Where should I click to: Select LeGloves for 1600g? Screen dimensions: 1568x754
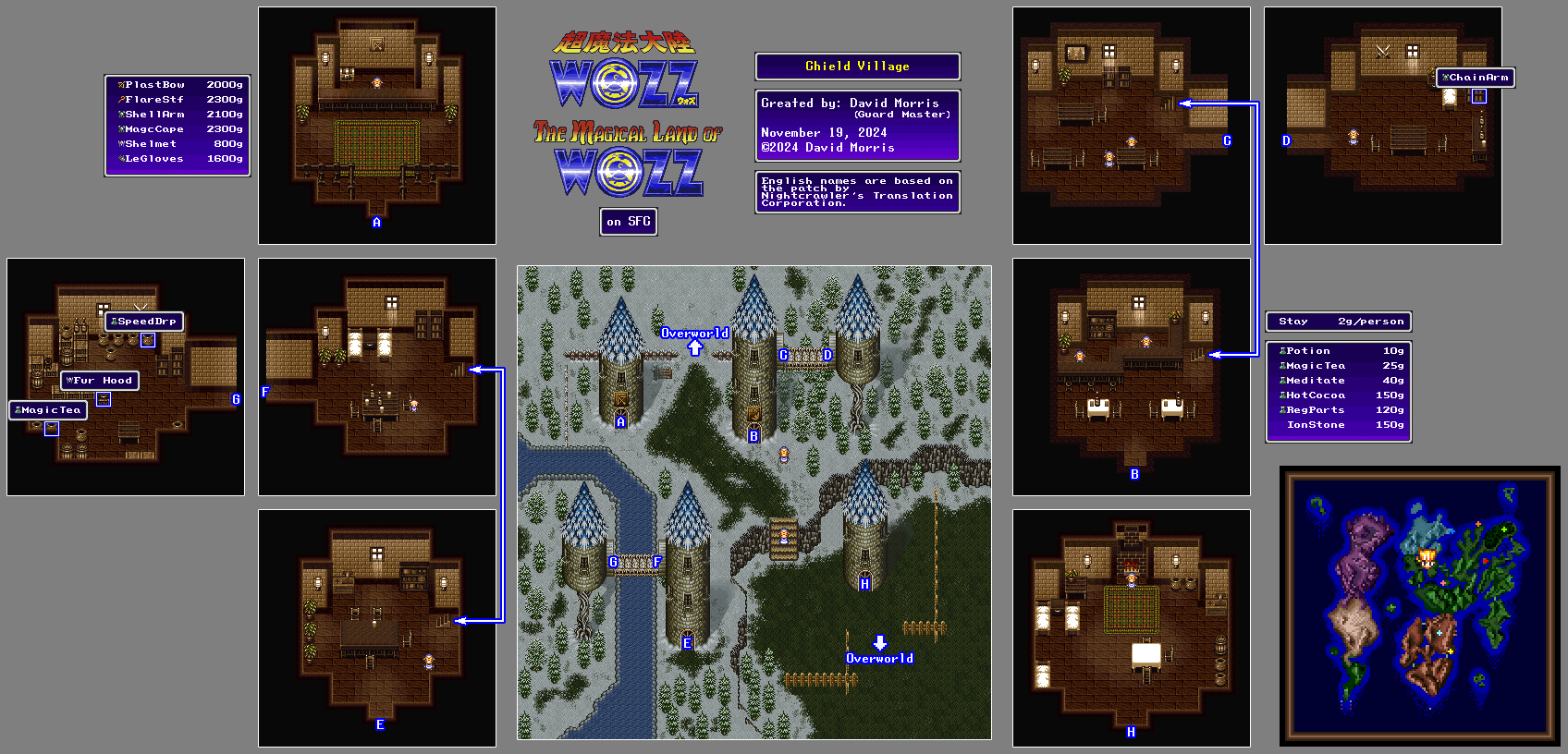(178, 159)
